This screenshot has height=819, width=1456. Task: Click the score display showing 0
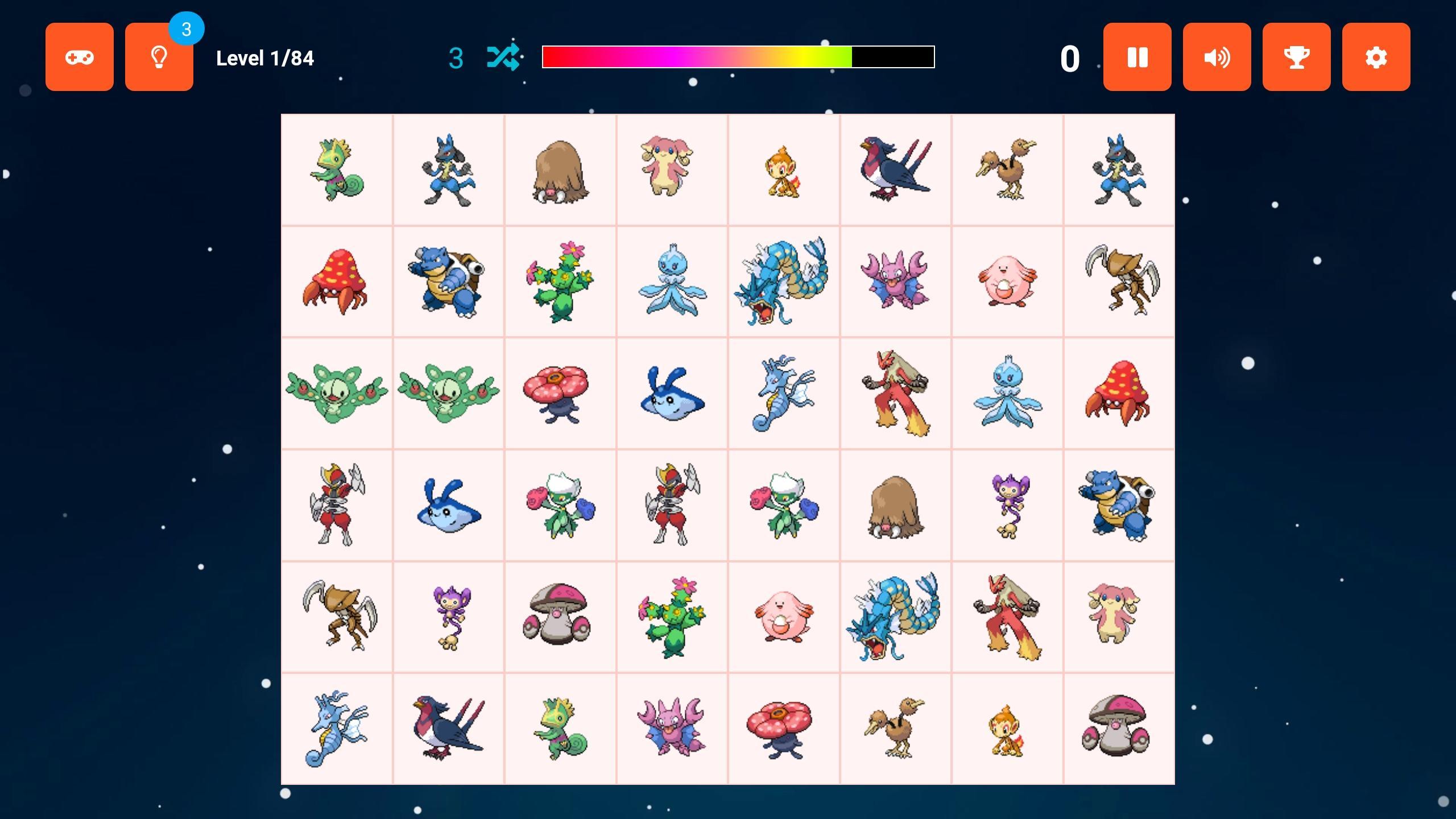pos(1069,57)
